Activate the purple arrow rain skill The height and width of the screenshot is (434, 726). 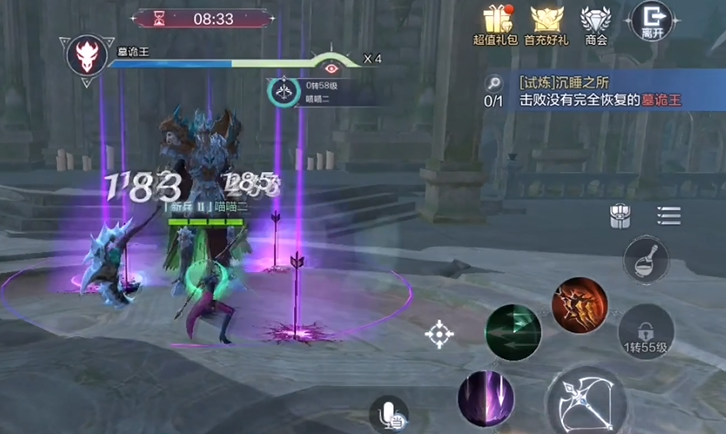[x=486, y=398]
